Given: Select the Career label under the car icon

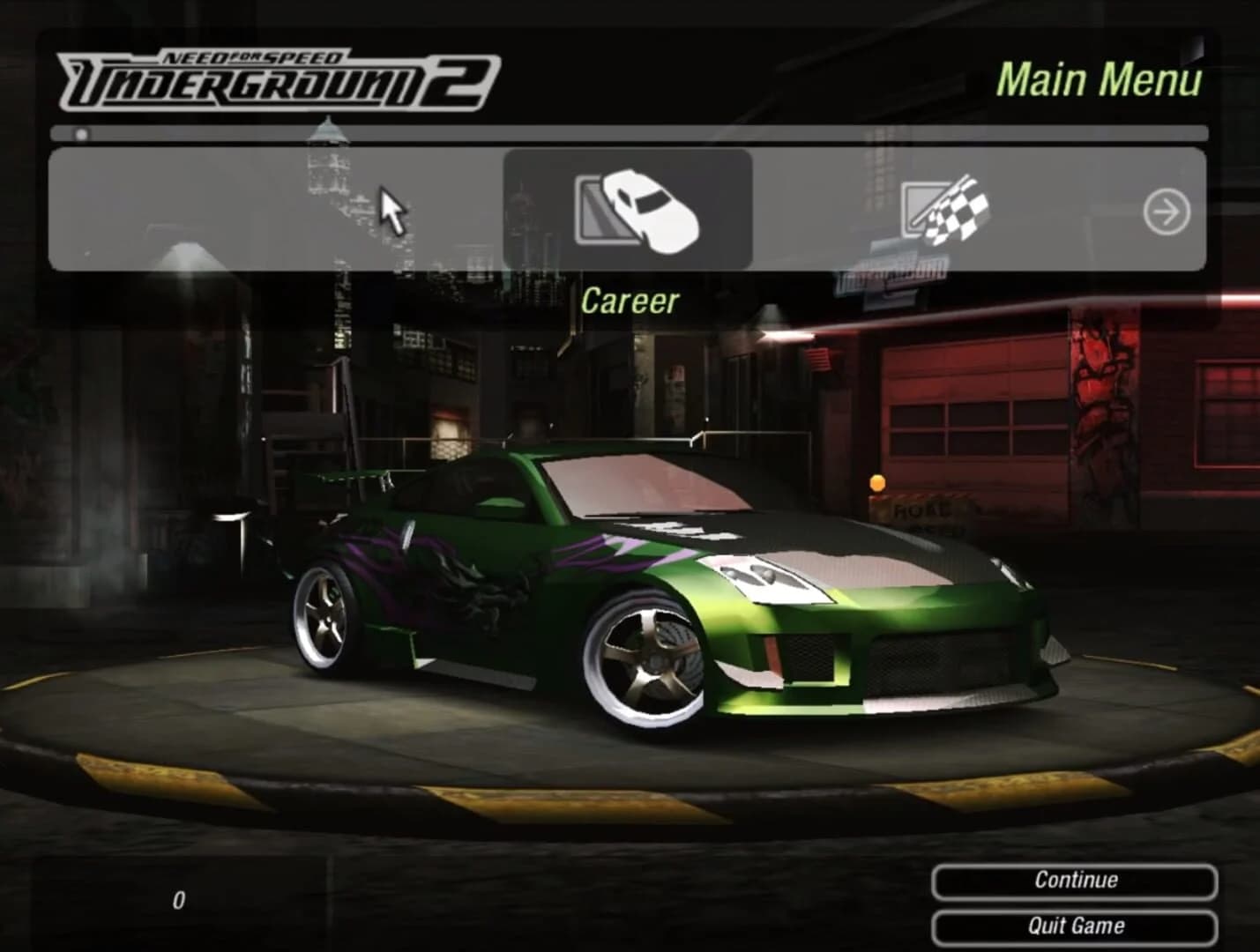Looking at the screenshot, I should pyautogui.click(x=631, y=300).
